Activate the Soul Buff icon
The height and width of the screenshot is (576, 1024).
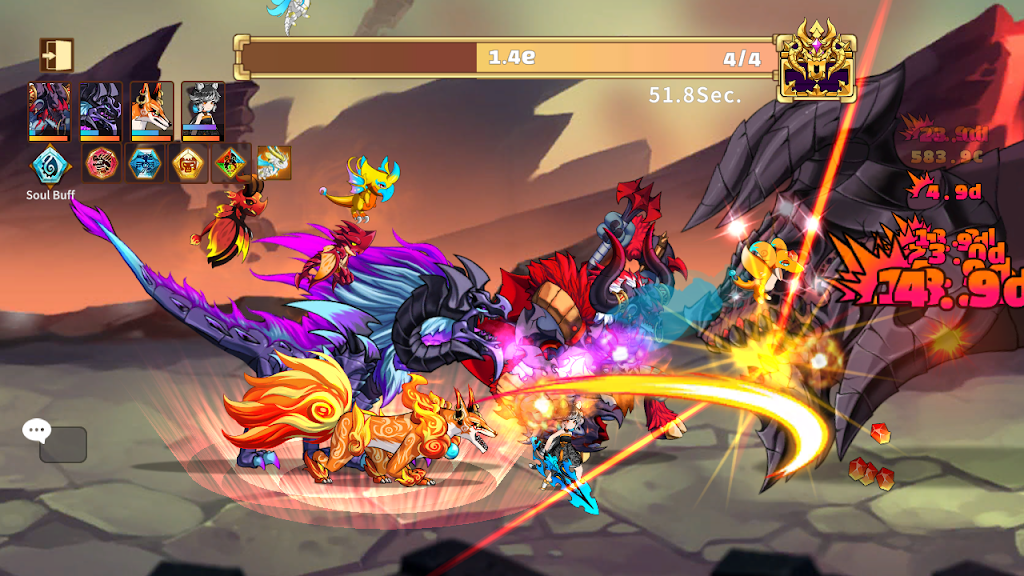pyautogui.click(x=49, y=163)
